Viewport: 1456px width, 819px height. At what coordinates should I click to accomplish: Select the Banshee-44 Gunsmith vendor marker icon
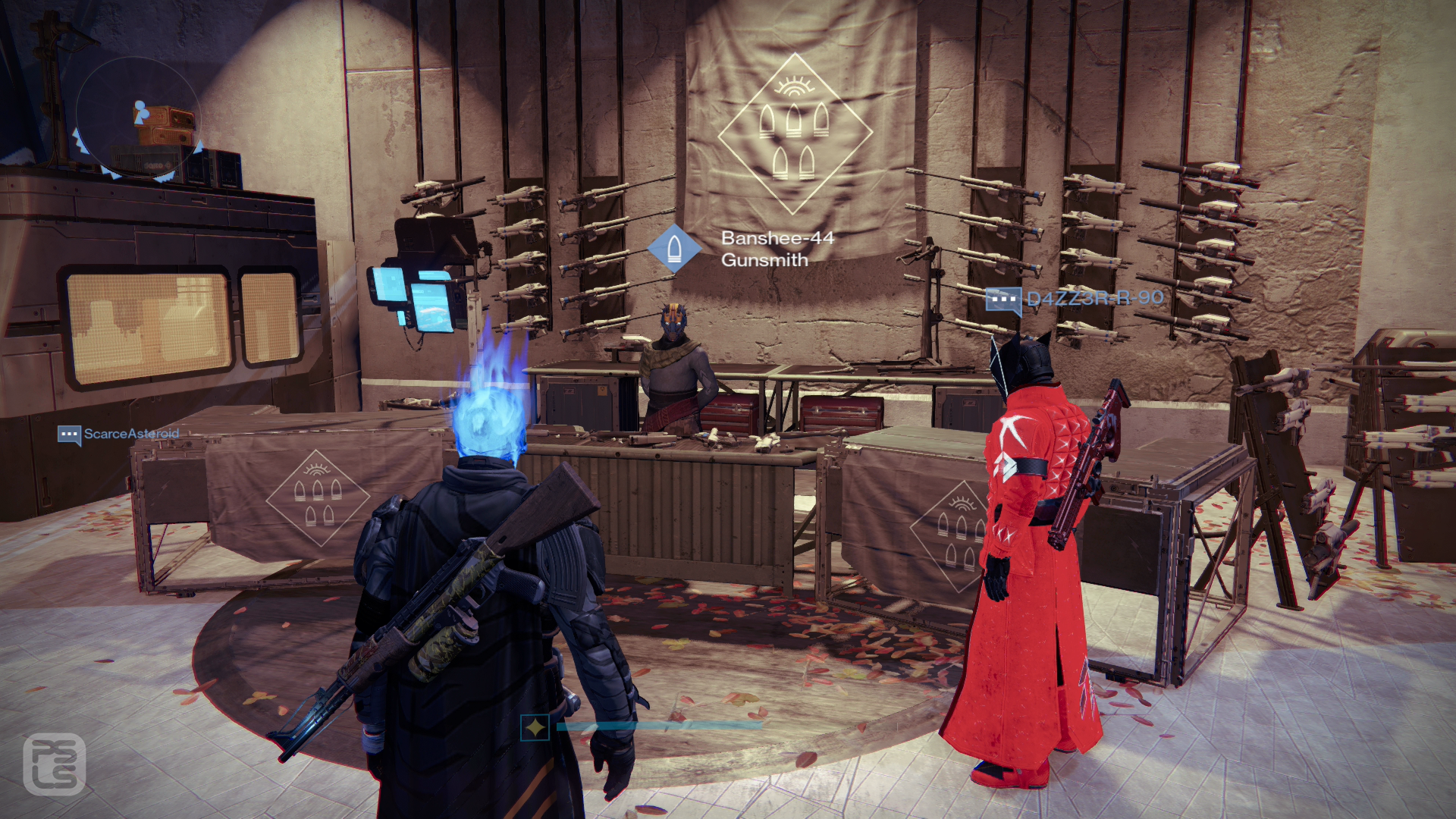(x=673, y=248)
